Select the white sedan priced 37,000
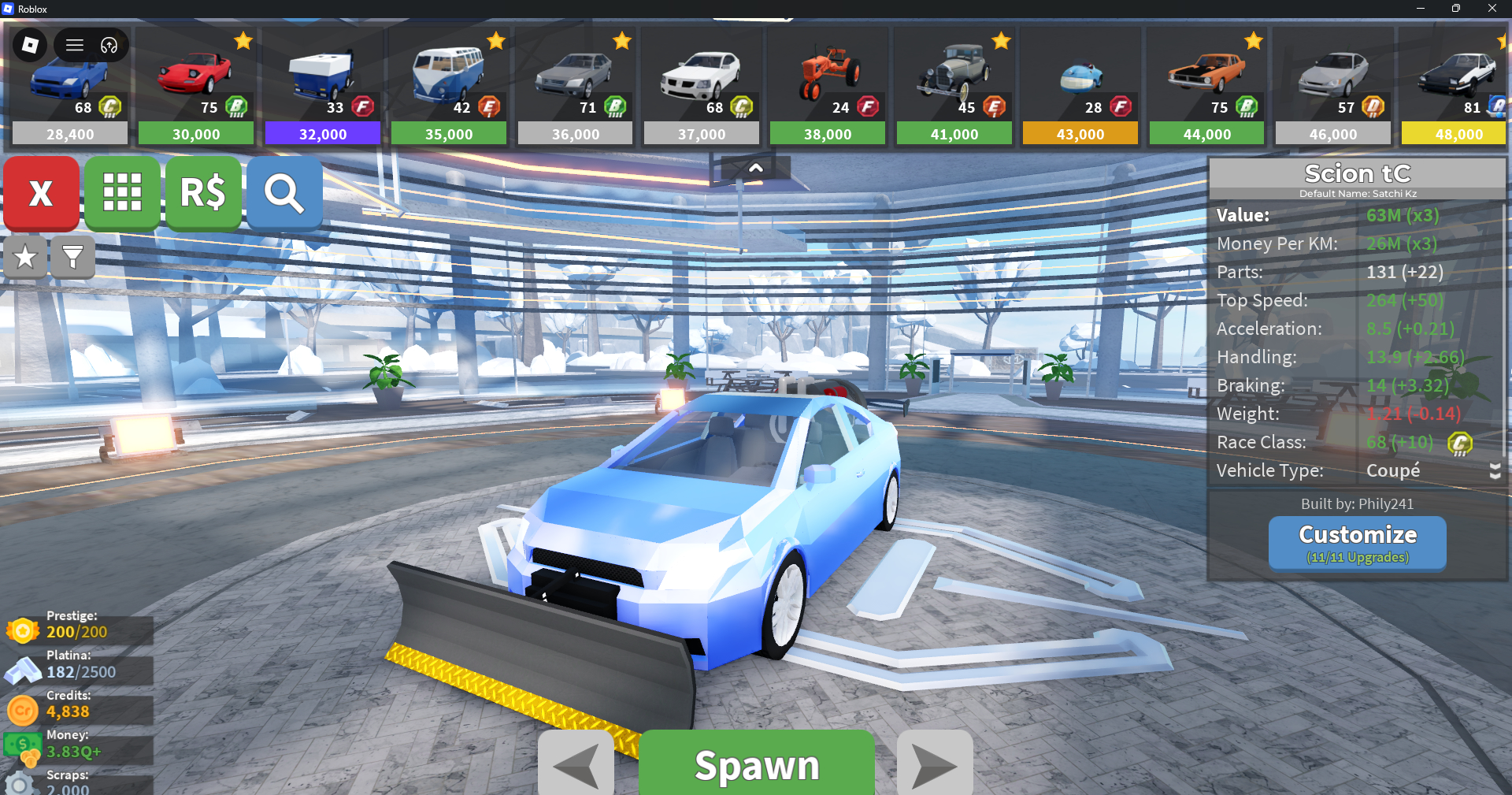Screen dimensions: 1512x795 [x=702, y=87]
